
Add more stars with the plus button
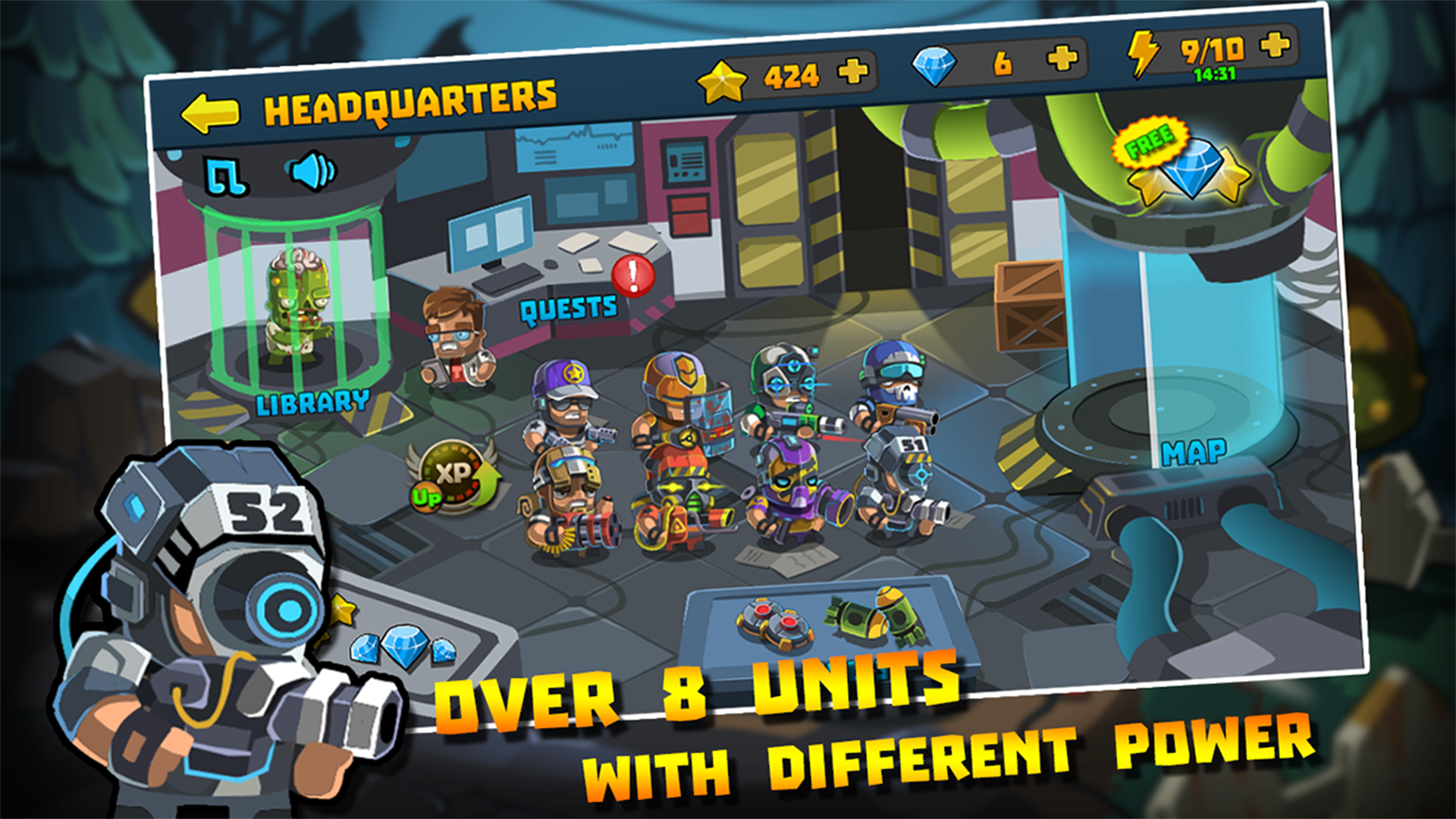[852, 73]
